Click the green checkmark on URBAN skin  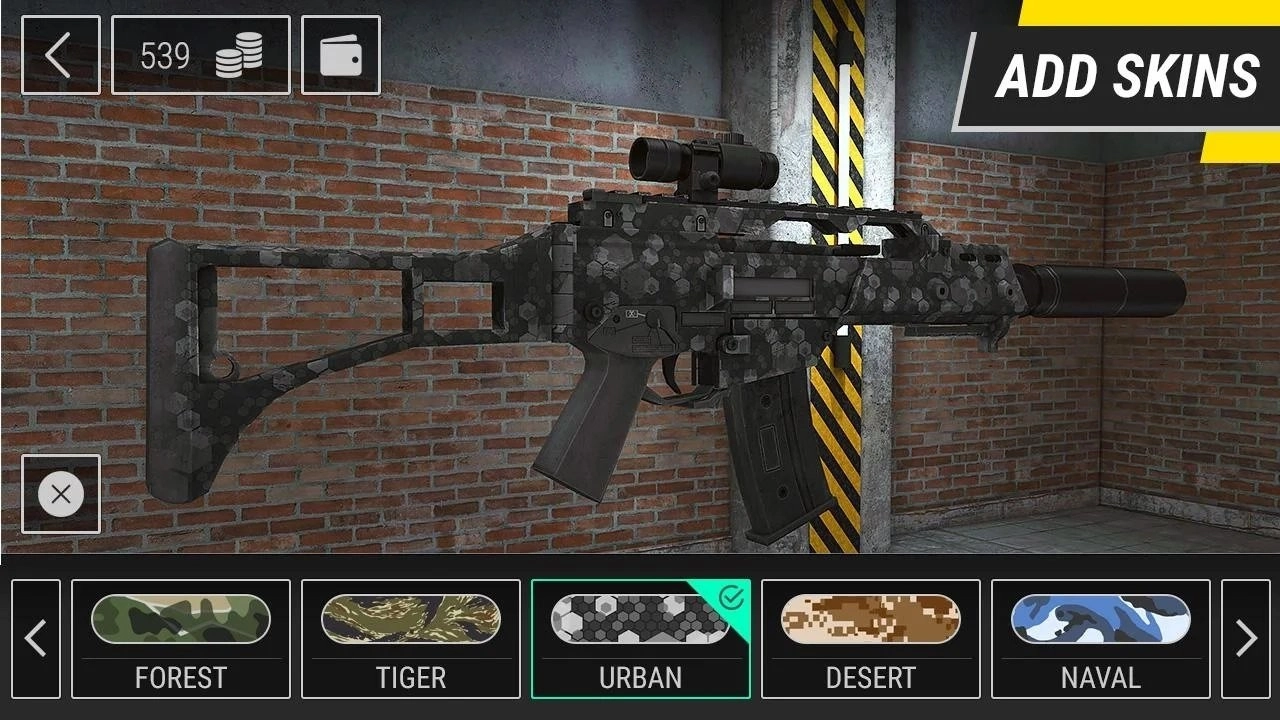click(x=731, y=599)
